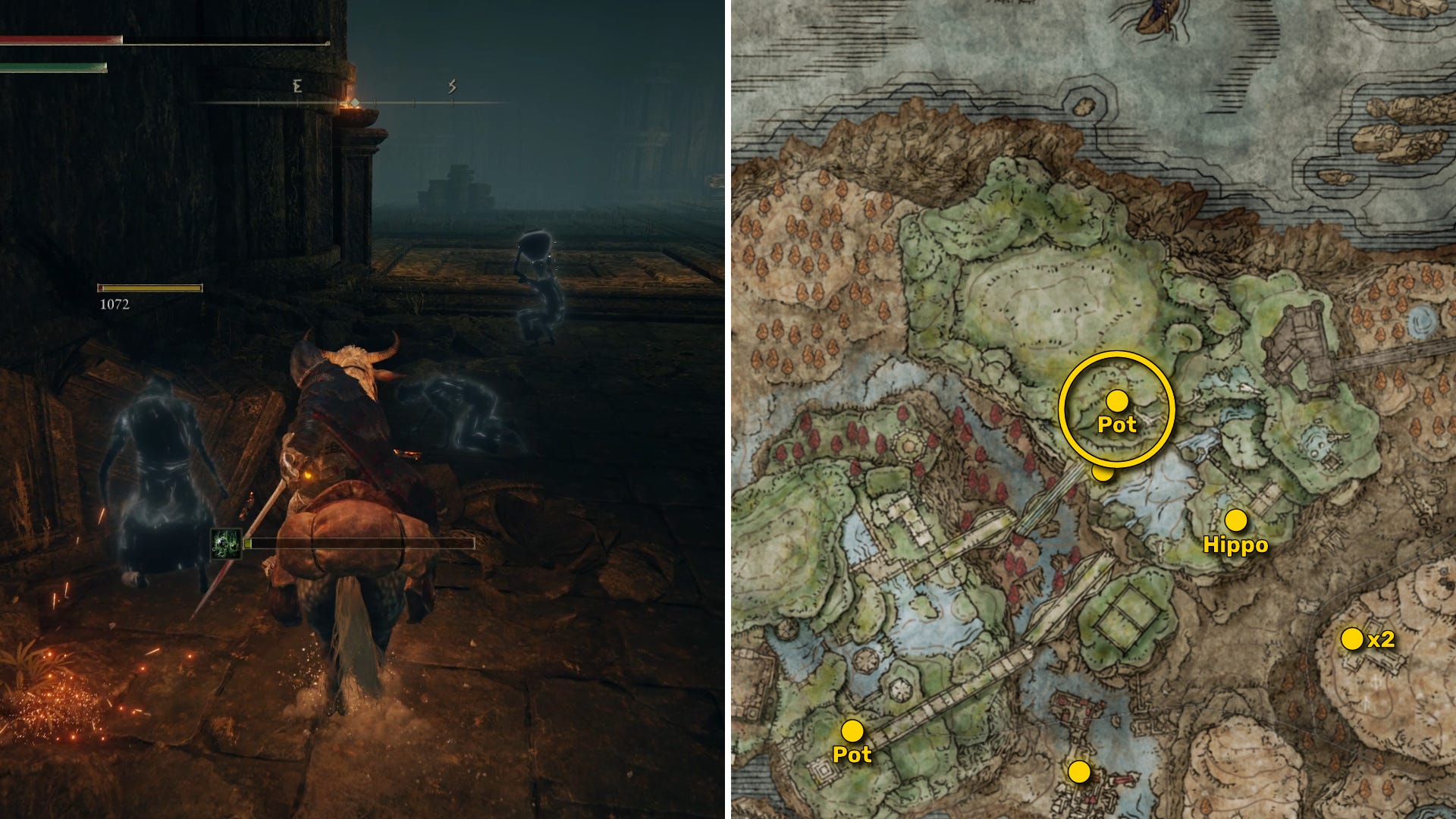Viewport: 1456px width, 819px height.
Task: Click the Hippo map marker
Action: click(x=1236, y=520)
